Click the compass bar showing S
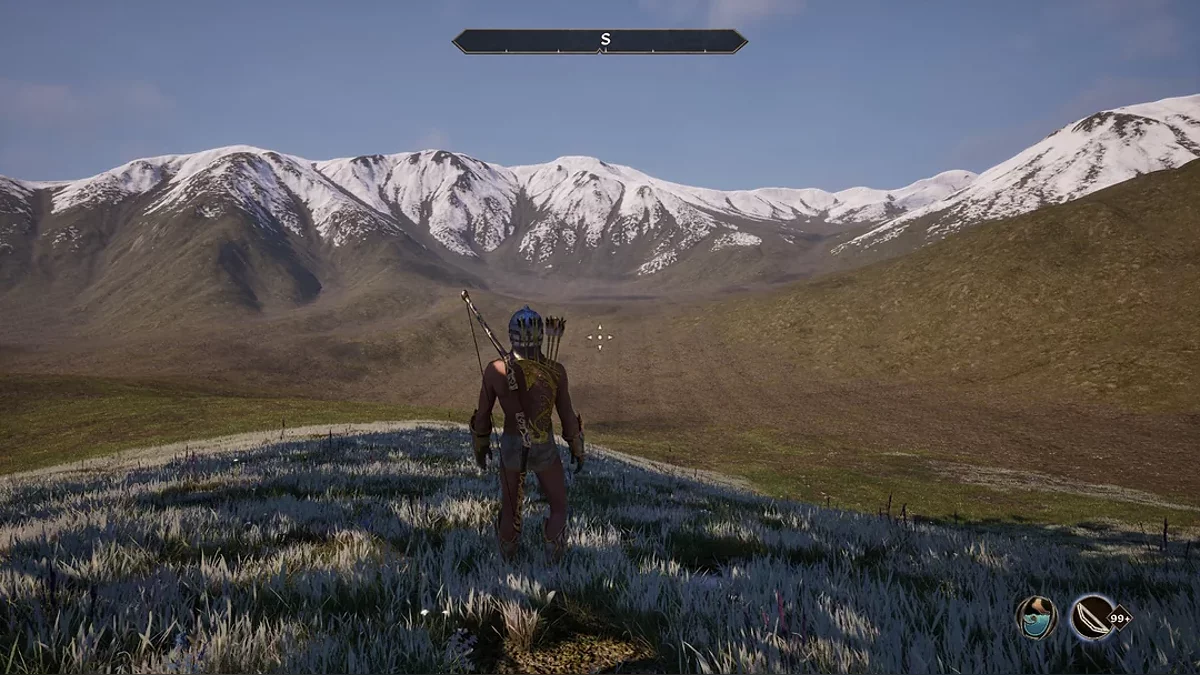Screen dimensions: 1200x675 point(600,41)
